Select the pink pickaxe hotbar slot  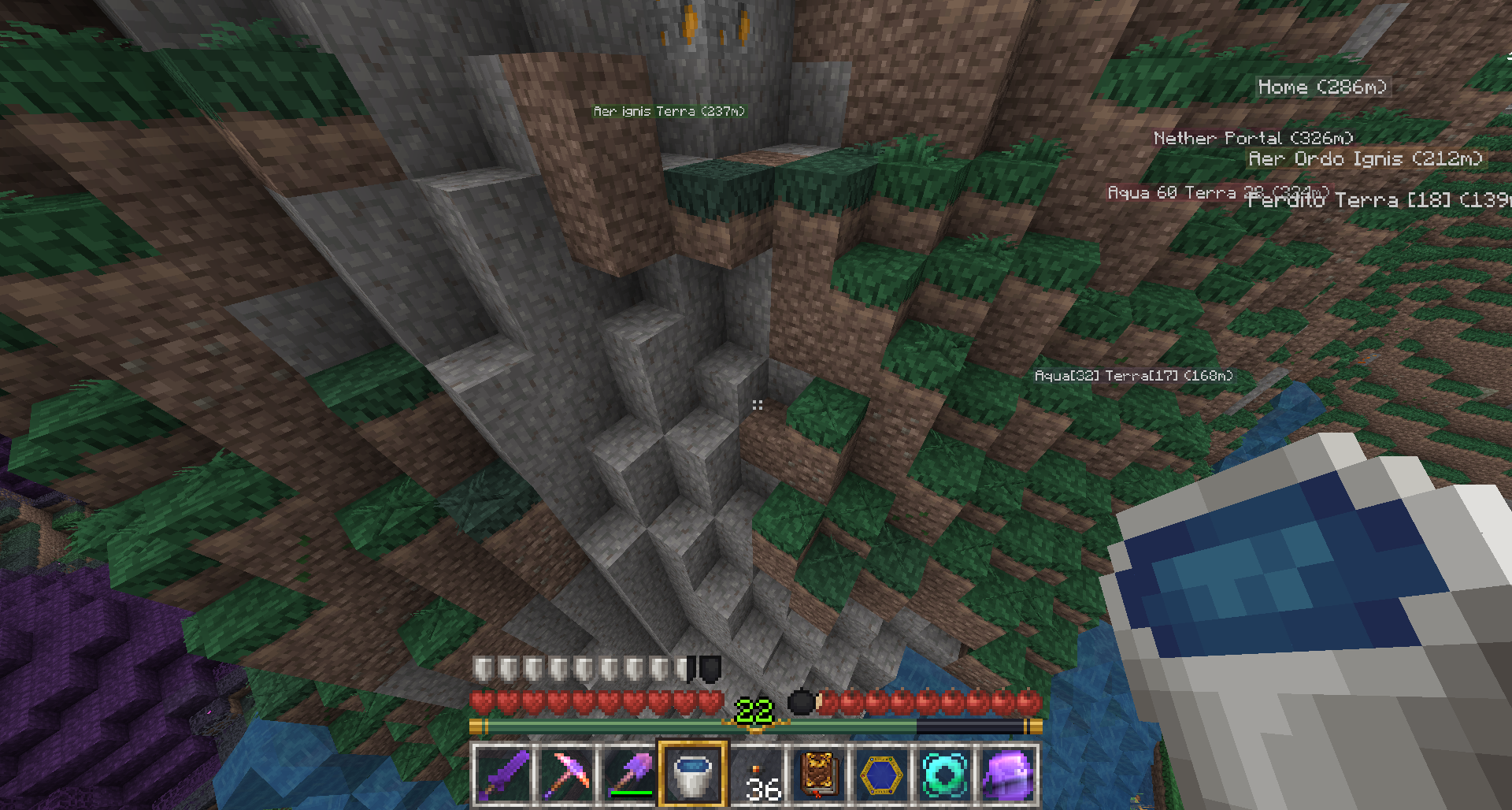click(567, 775)
